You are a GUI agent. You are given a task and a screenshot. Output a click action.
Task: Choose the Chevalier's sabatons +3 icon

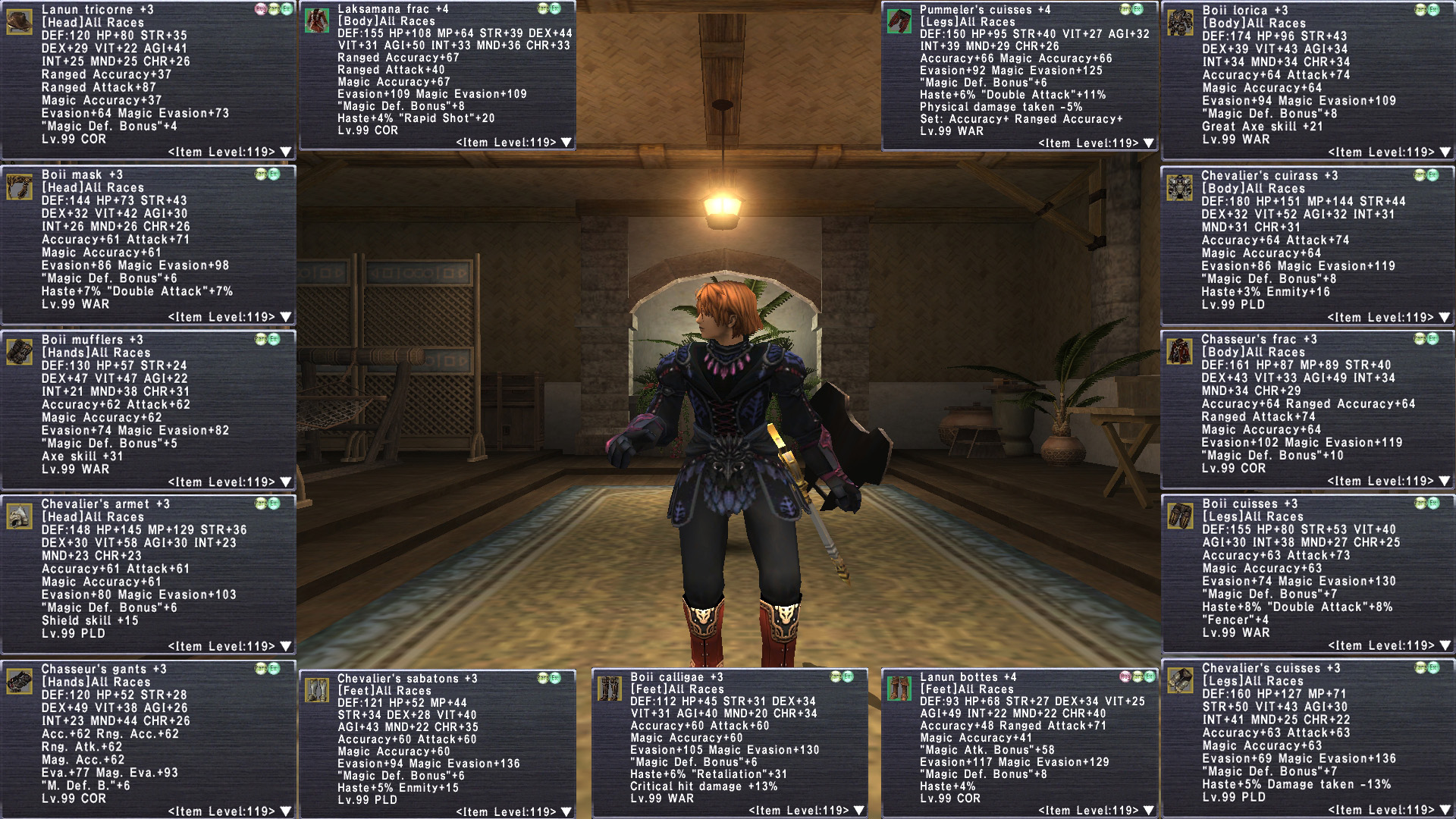coord(316,690)
